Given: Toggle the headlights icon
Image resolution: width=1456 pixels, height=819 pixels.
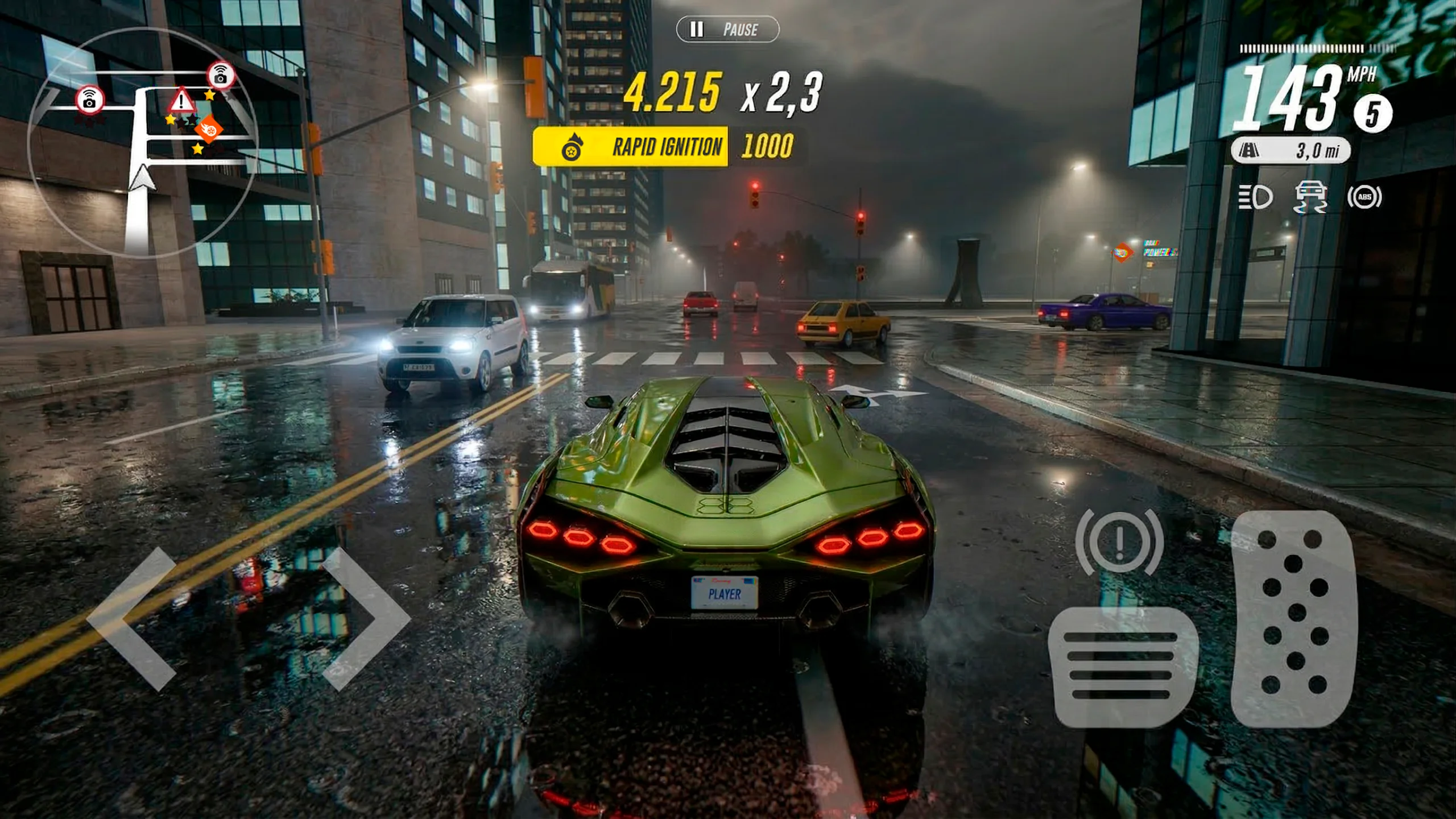Looking at the screenshot, I should coord(1255,197).
